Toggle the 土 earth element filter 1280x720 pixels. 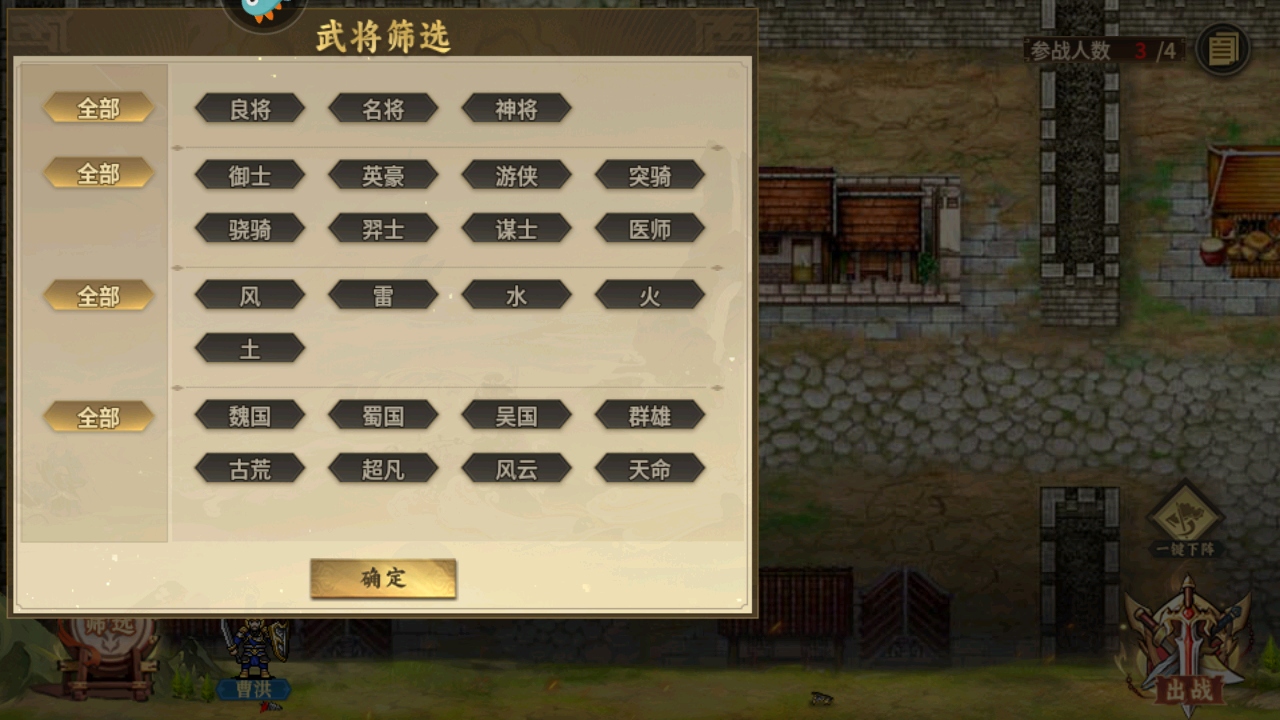249,347
